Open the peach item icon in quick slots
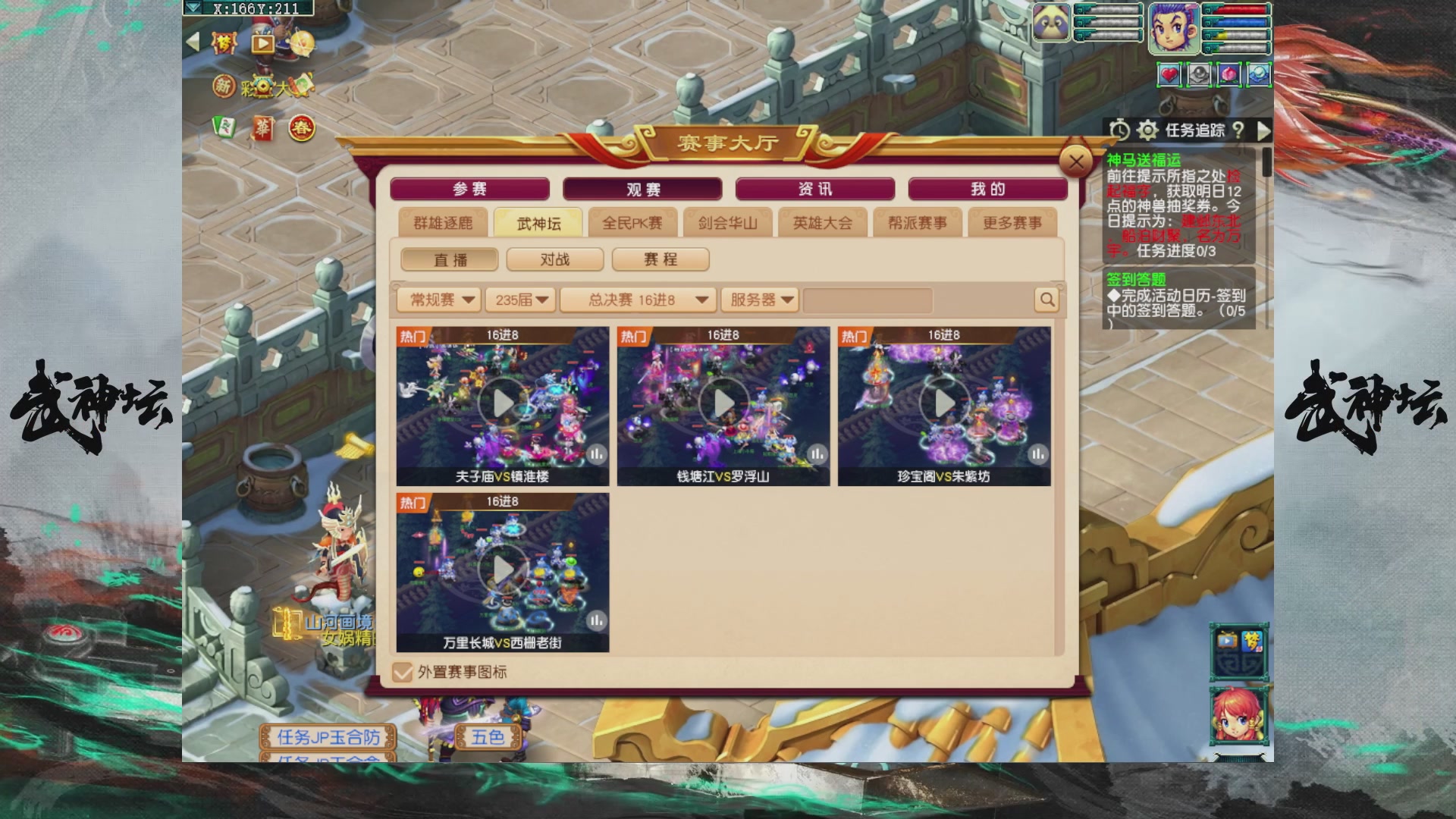 coord(1229,75)
